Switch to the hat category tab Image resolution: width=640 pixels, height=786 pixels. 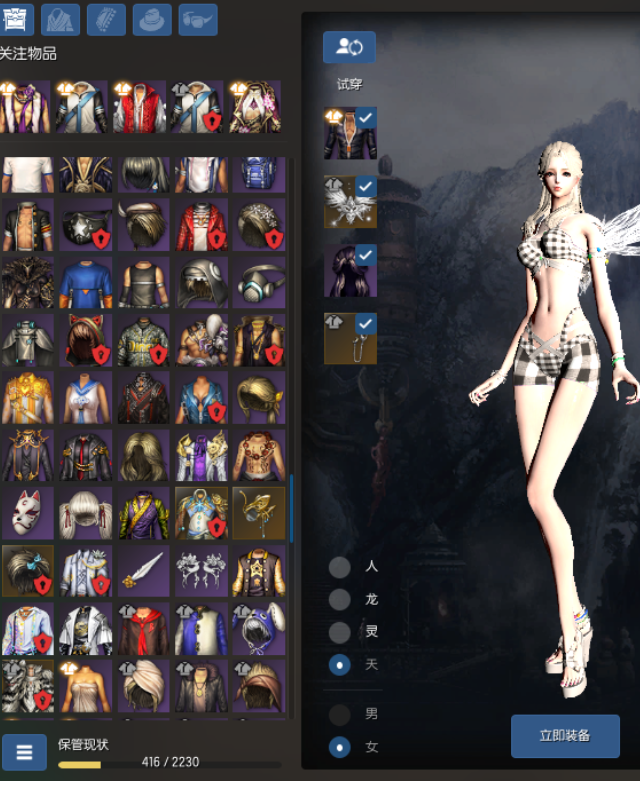tap(152, 19)
